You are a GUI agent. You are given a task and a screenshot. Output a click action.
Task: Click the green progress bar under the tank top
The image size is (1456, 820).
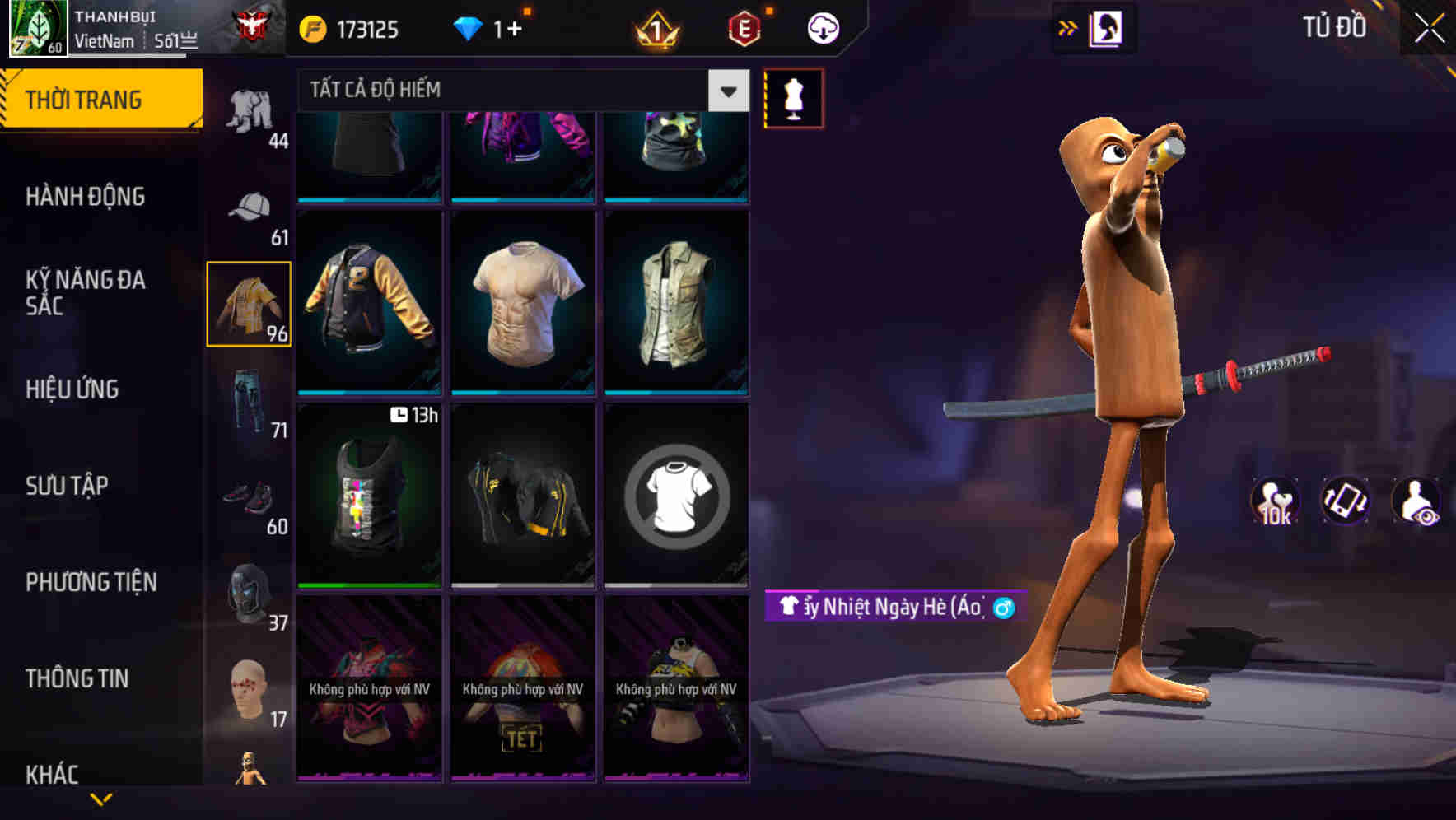368,584
